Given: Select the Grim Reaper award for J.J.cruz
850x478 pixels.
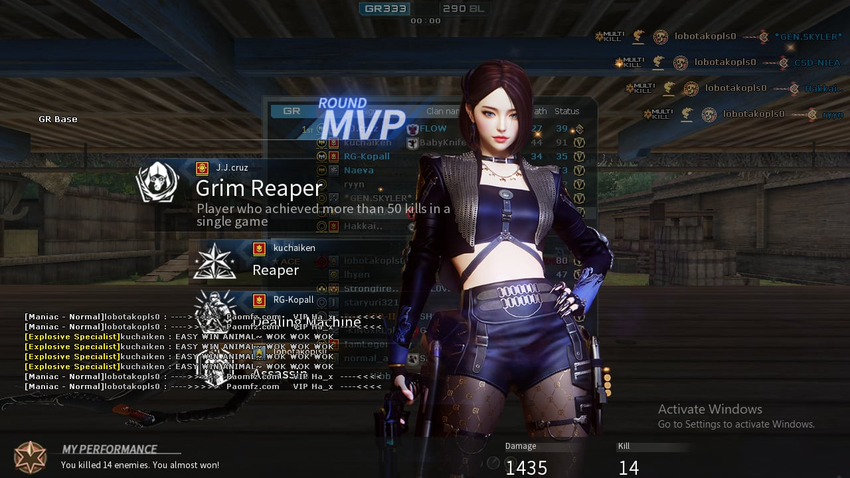Looking at the screenshot, I should [x=259, y=188].
